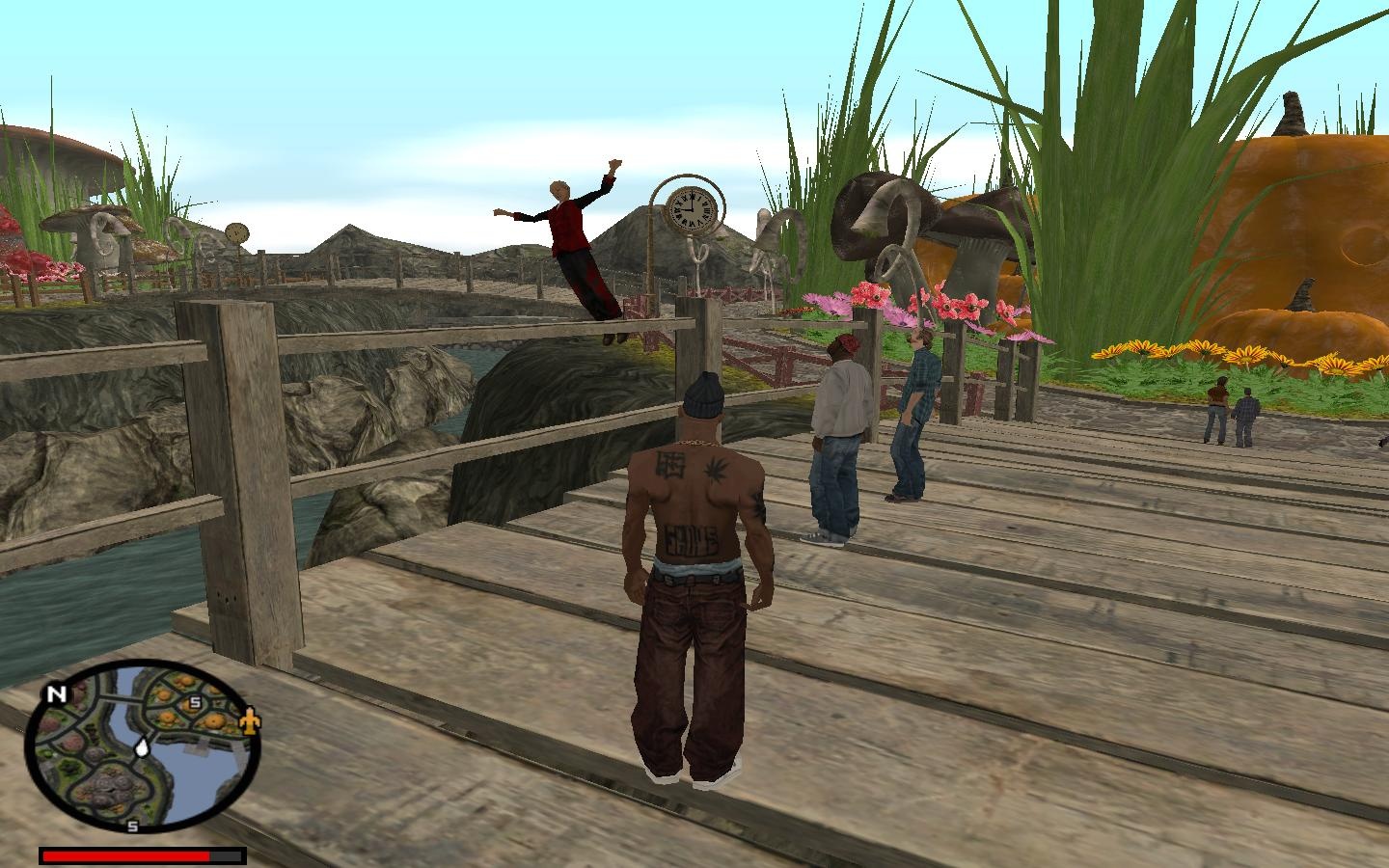Click the north N marker on radar
The width and height of the screenshot is (1389, 868).
pyautogui.click(x=54, y=693)
